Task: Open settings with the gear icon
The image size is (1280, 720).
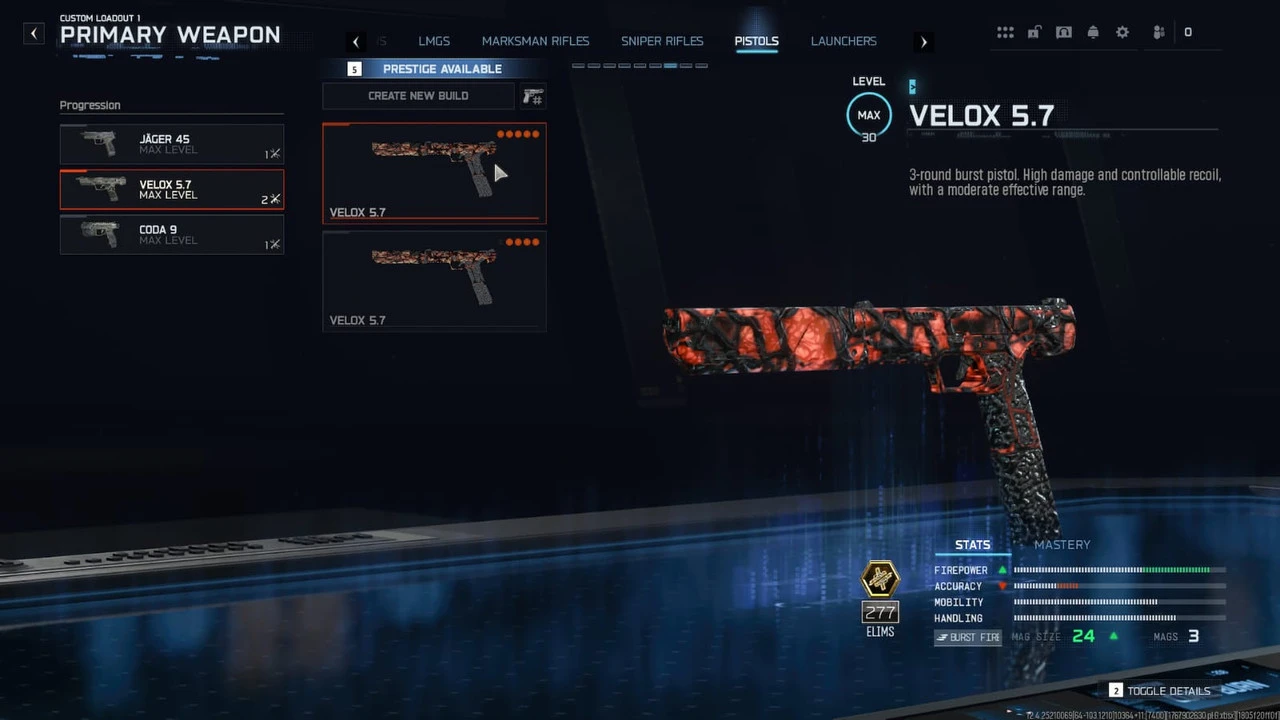Action: pyautogui.click(x=1122, y=31)
